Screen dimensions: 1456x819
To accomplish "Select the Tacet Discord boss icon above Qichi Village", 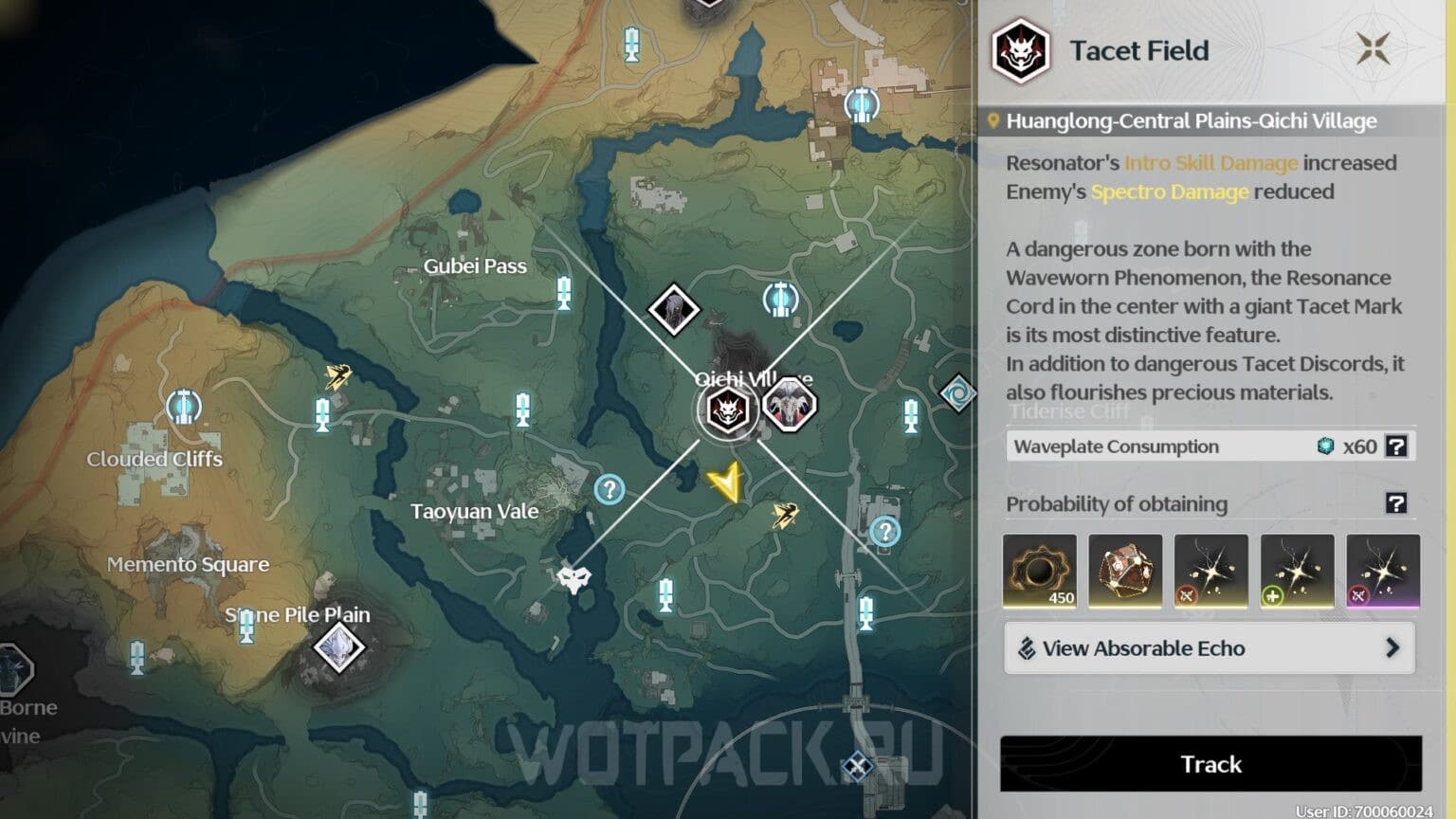I will point(675,310).
